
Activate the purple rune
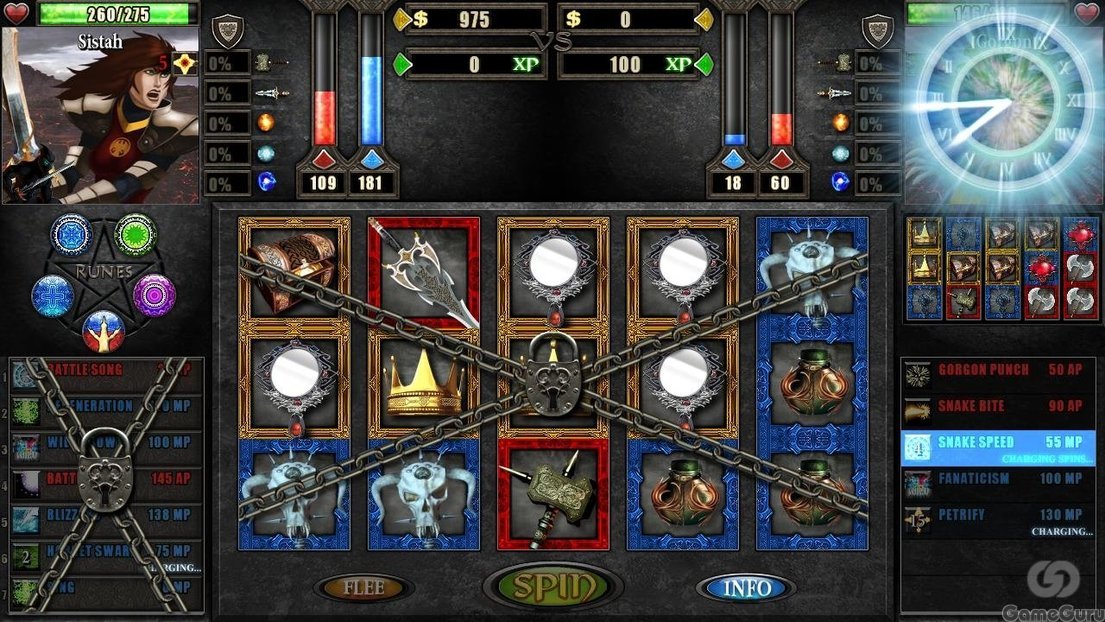(x=155, y=295)
